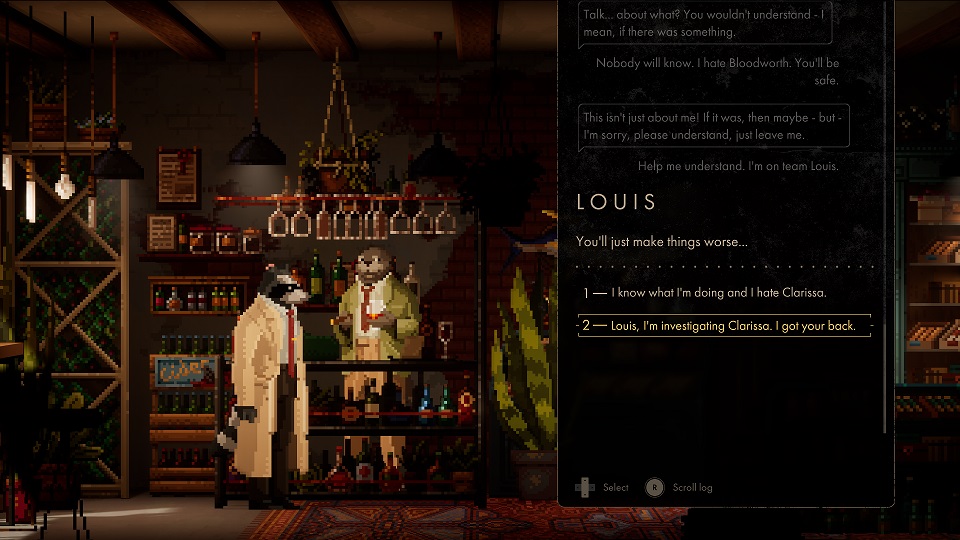Select reply "Louis, I'm investigating Clarissa. I got your back"

point(724,326)
